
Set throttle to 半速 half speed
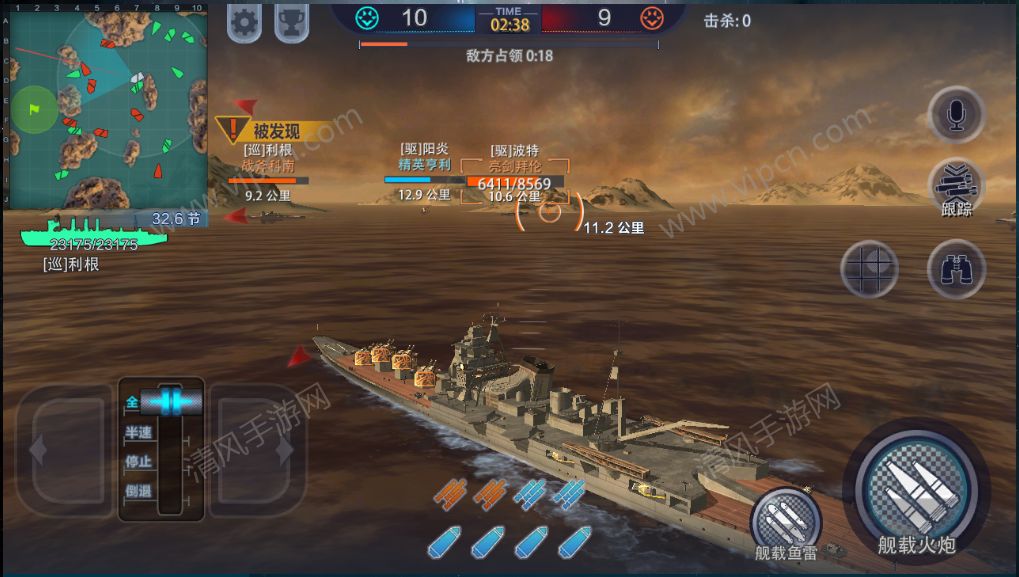139,432
